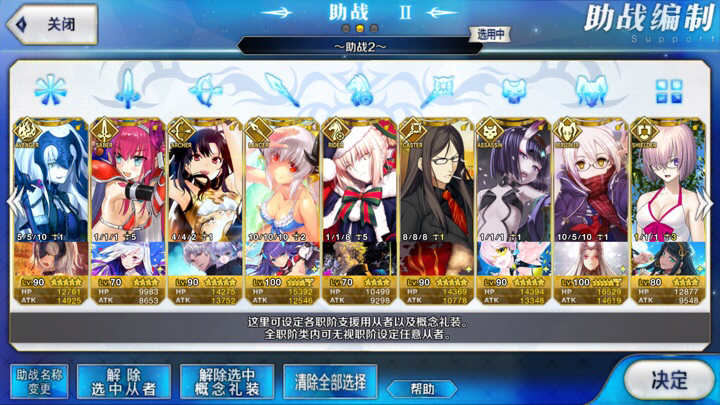This screenshot has width=720, height=405.
Task: Select the All-class star filter icon
Action: click(x=49, y=90)
